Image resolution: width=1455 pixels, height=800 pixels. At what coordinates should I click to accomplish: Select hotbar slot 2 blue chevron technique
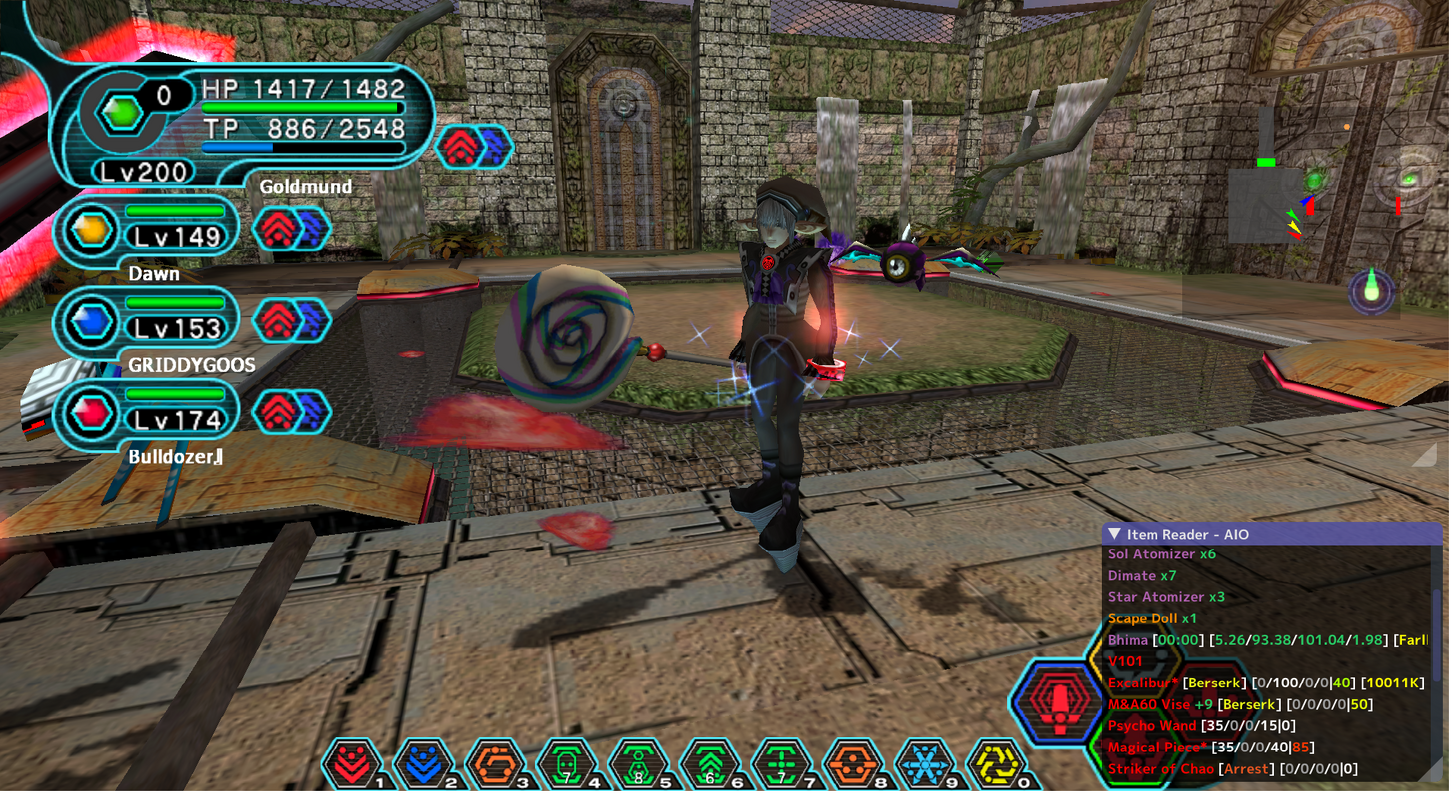click(423, 766)
